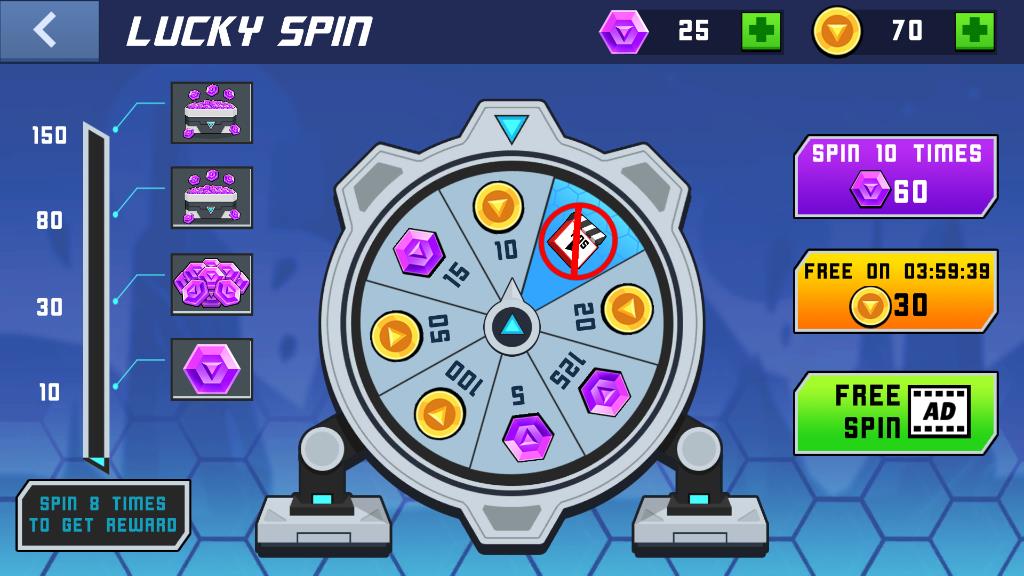Watch an ad for a Free Spin
Viewport: 1024px width, 576px height.
tap(896, 412)
